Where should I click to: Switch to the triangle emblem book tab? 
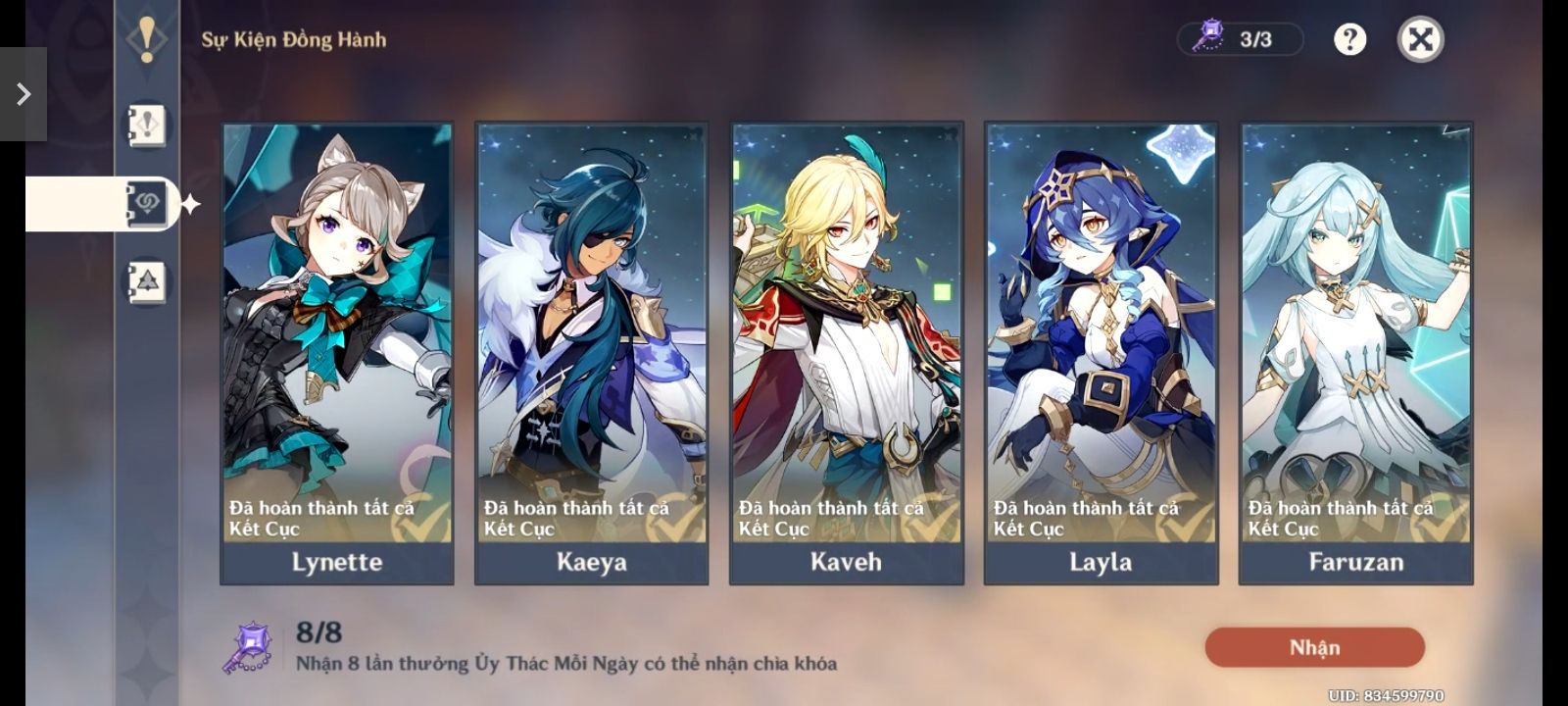coord(147,282)
